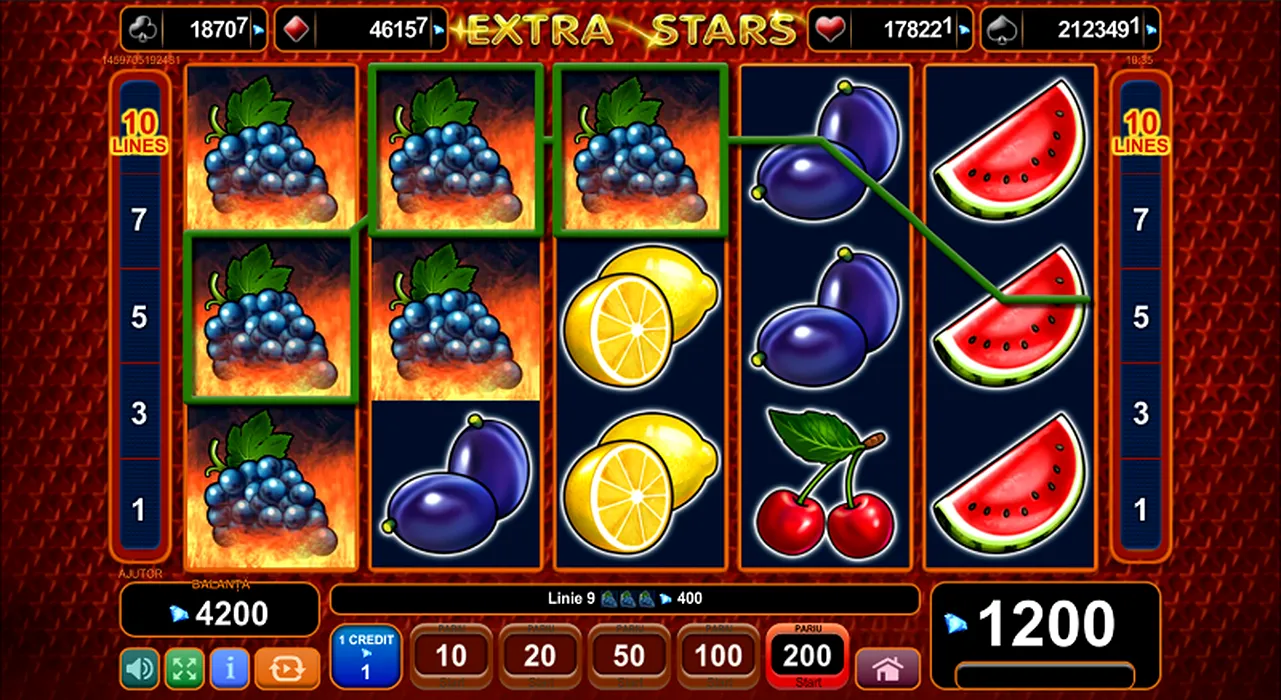Image resolution: width=1281 pixels, height=700 pixels.
Task: Go to the lobby with the home button
Action: tap(887, 668)
